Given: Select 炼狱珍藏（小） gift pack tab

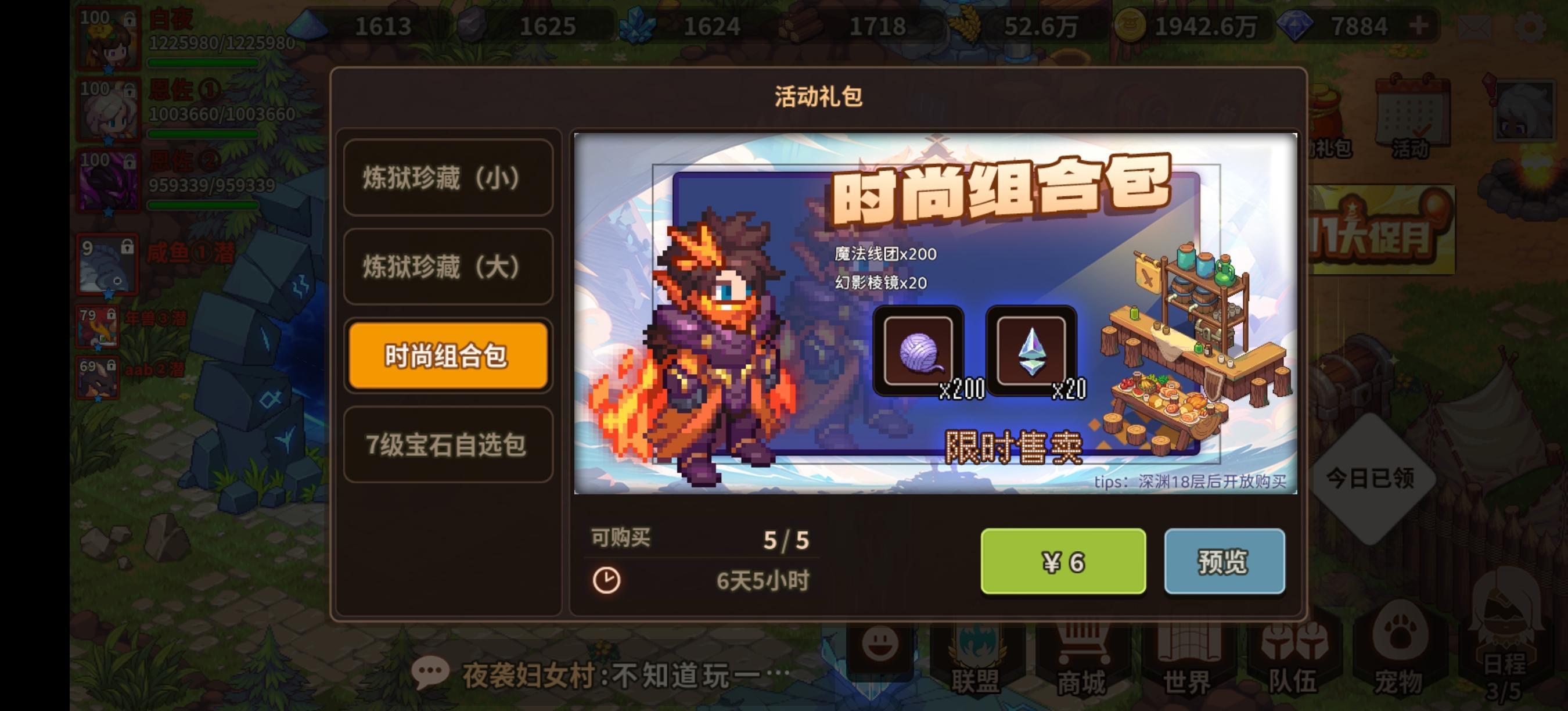Looking at the screenshot, I should click(x=448, y=179).
